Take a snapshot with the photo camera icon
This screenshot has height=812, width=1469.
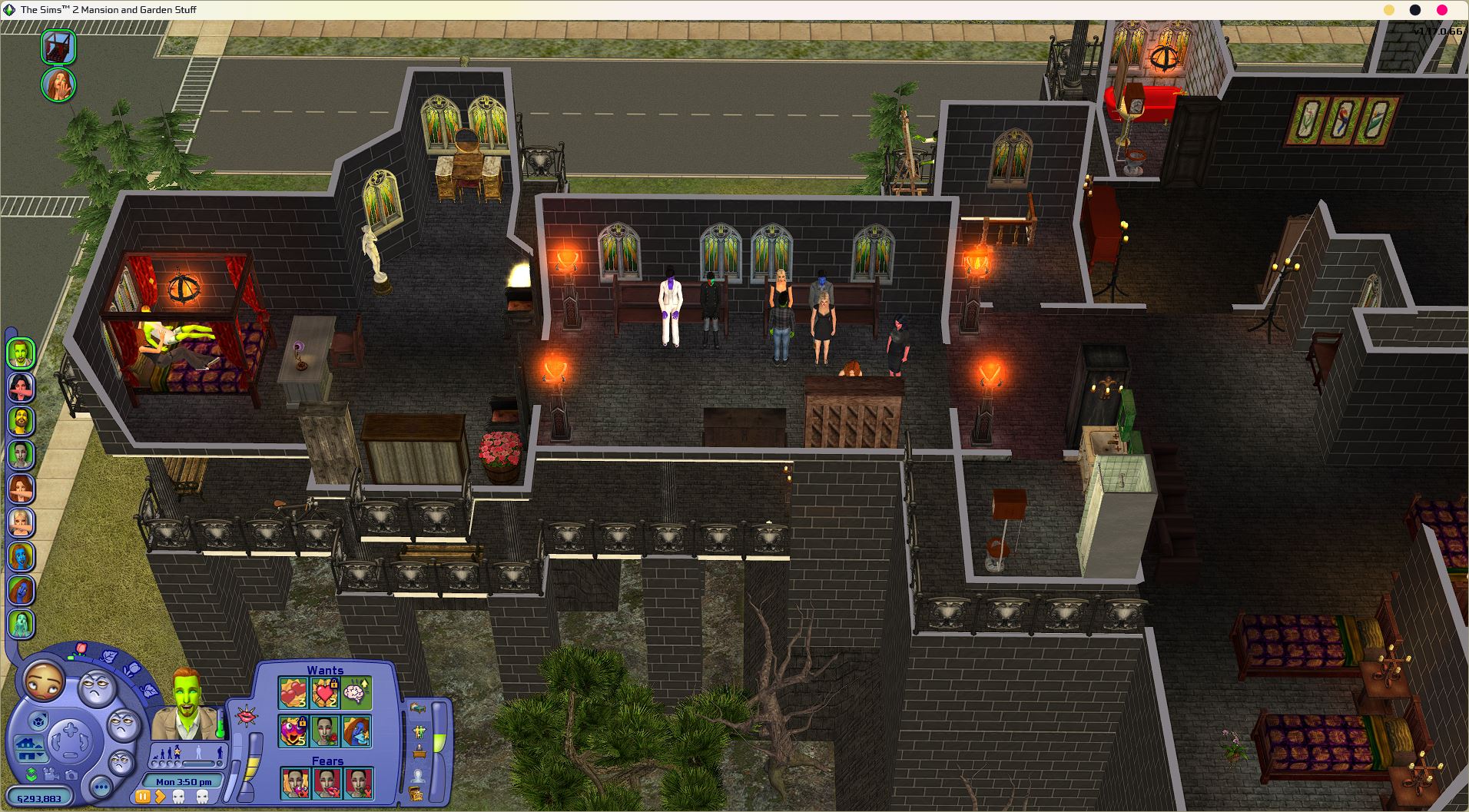pyautogui.click(x=71, y=775)
